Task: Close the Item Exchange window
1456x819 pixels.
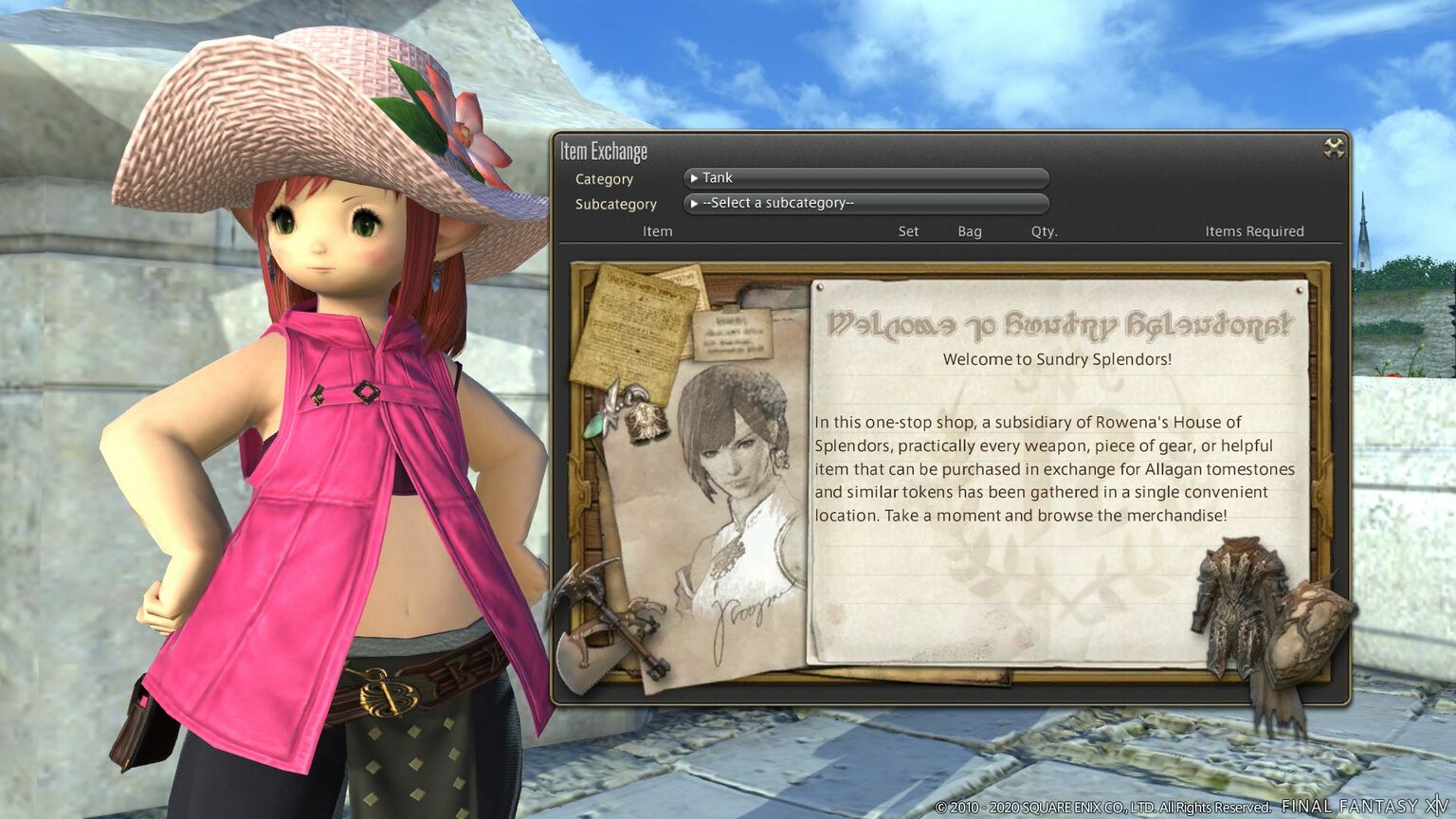Action: (1334, 148)
